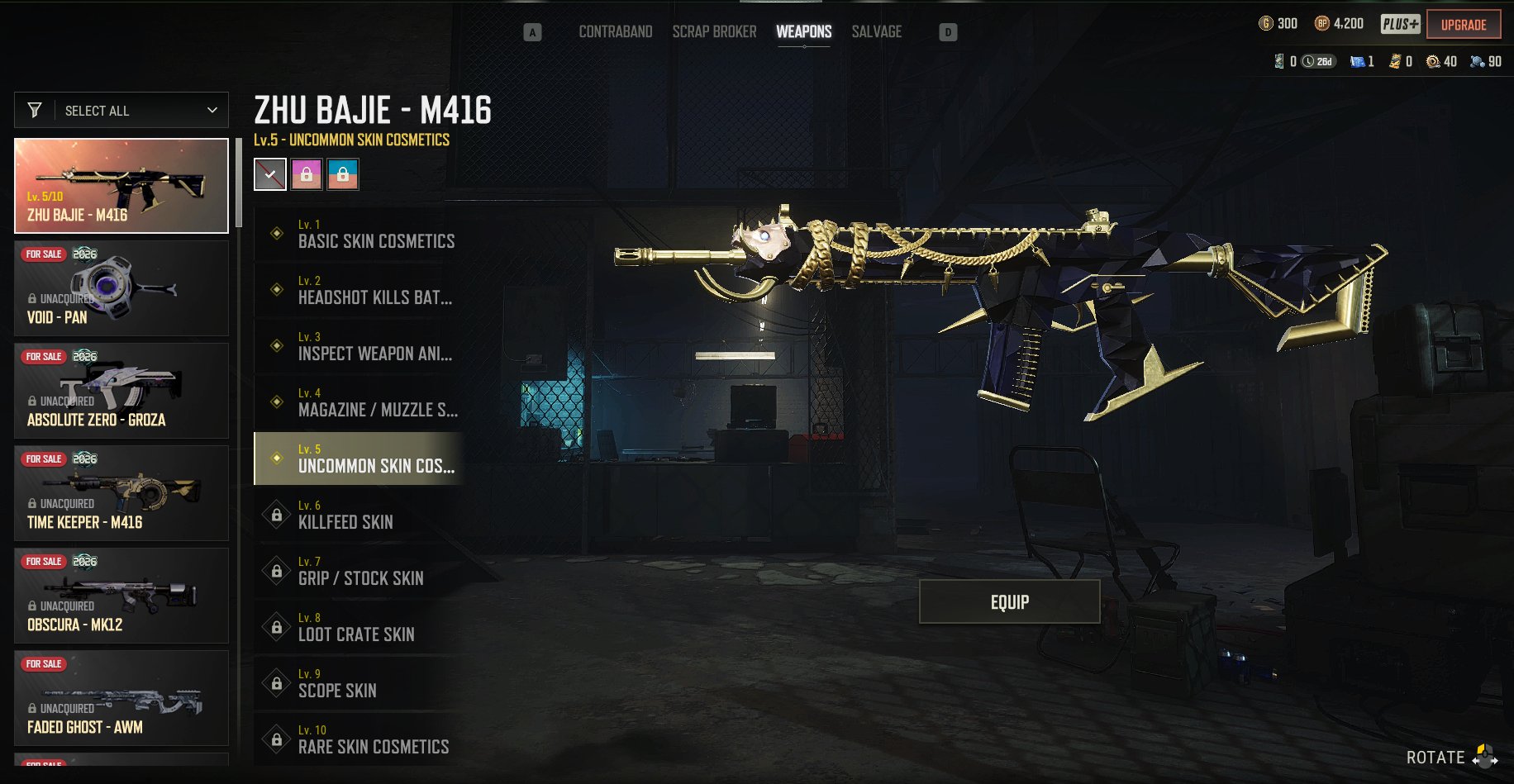Choose Lv. 8 Loot Crate Skin

tap(359, 627)
